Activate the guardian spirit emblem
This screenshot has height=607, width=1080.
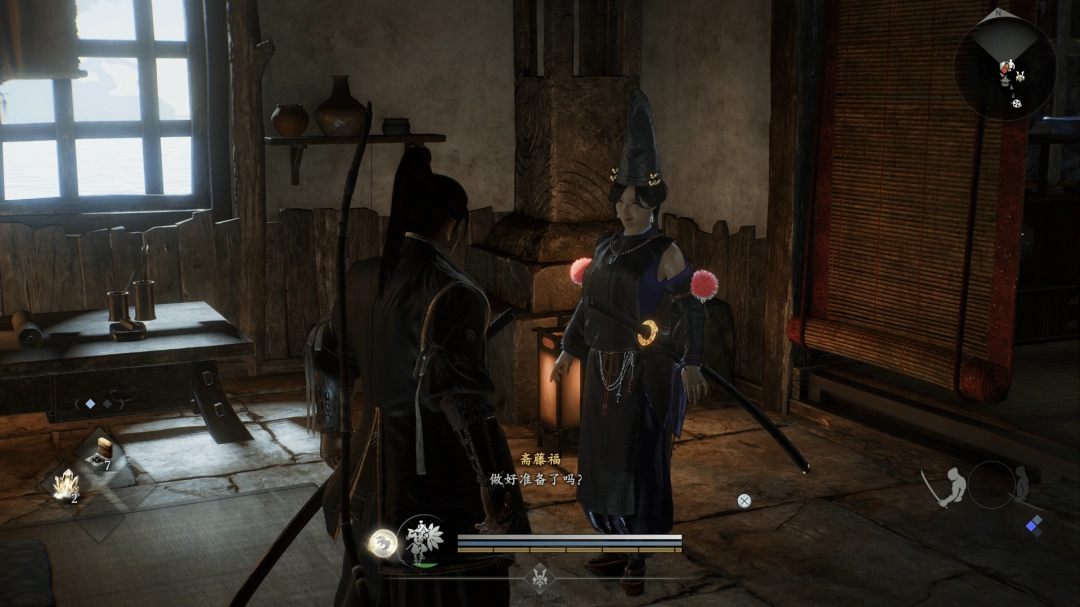[x=422, y=541]
